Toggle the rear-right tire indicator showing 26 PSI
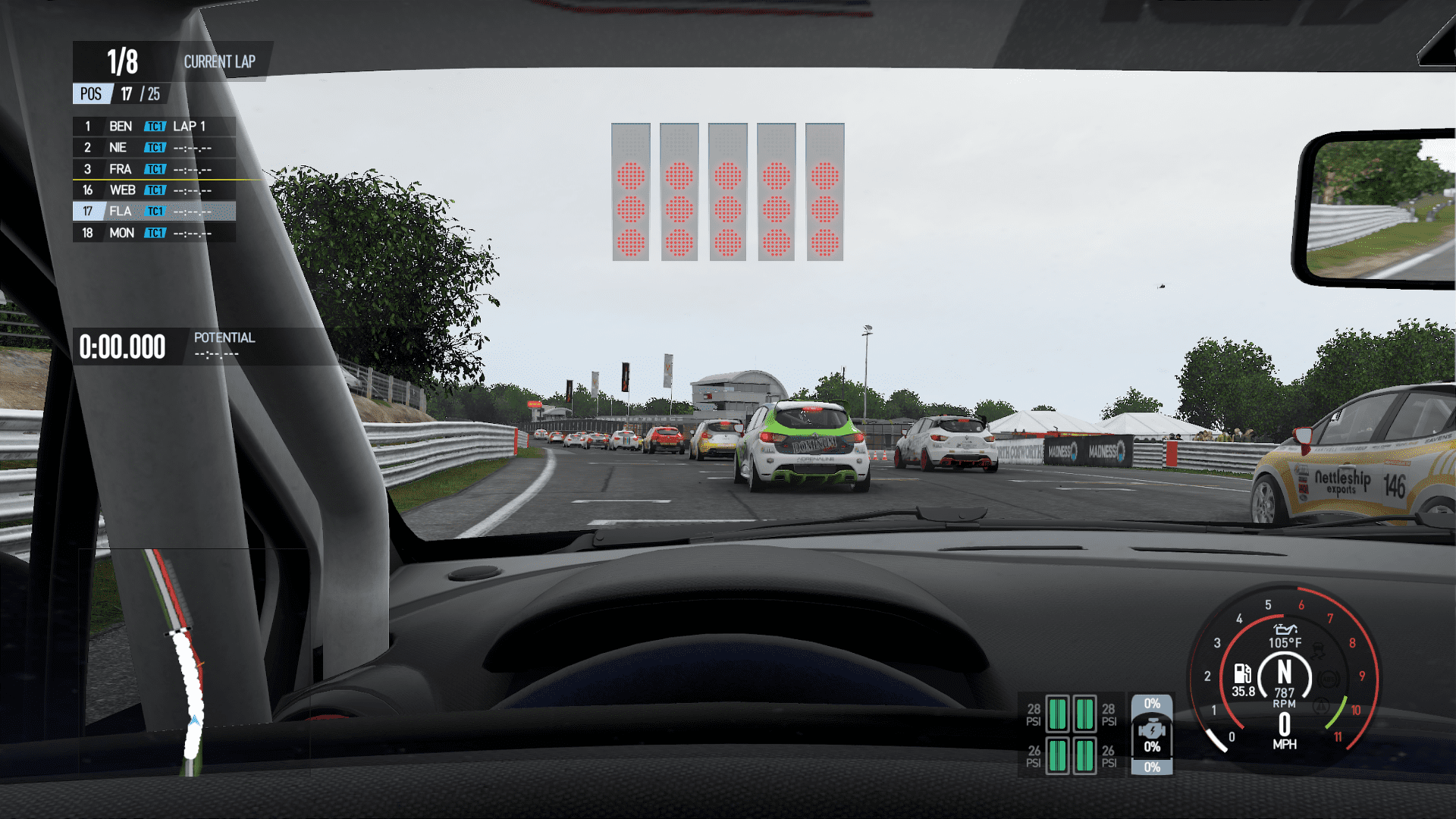The width and height of the screenshot is (1456, 819). (1085, 757)
